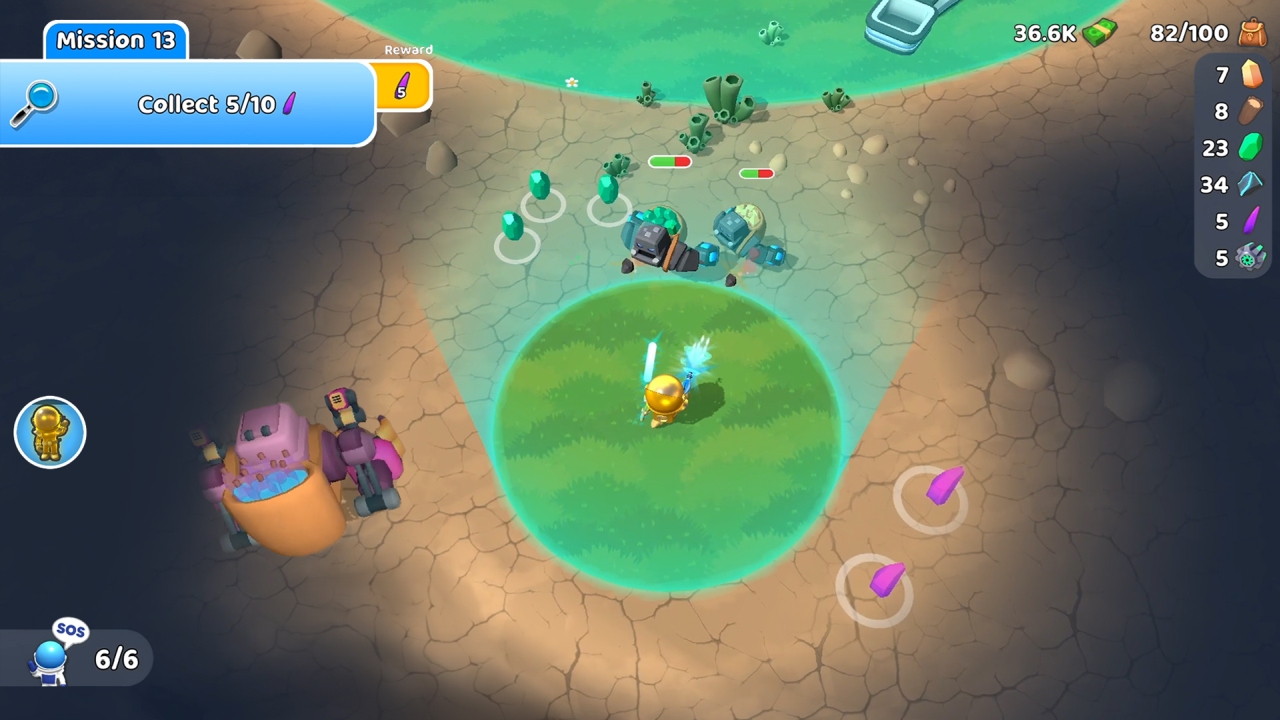Select the purple shard resource icon
The height and width of the screenshot is (720, 1280).
coord(1250,222)
